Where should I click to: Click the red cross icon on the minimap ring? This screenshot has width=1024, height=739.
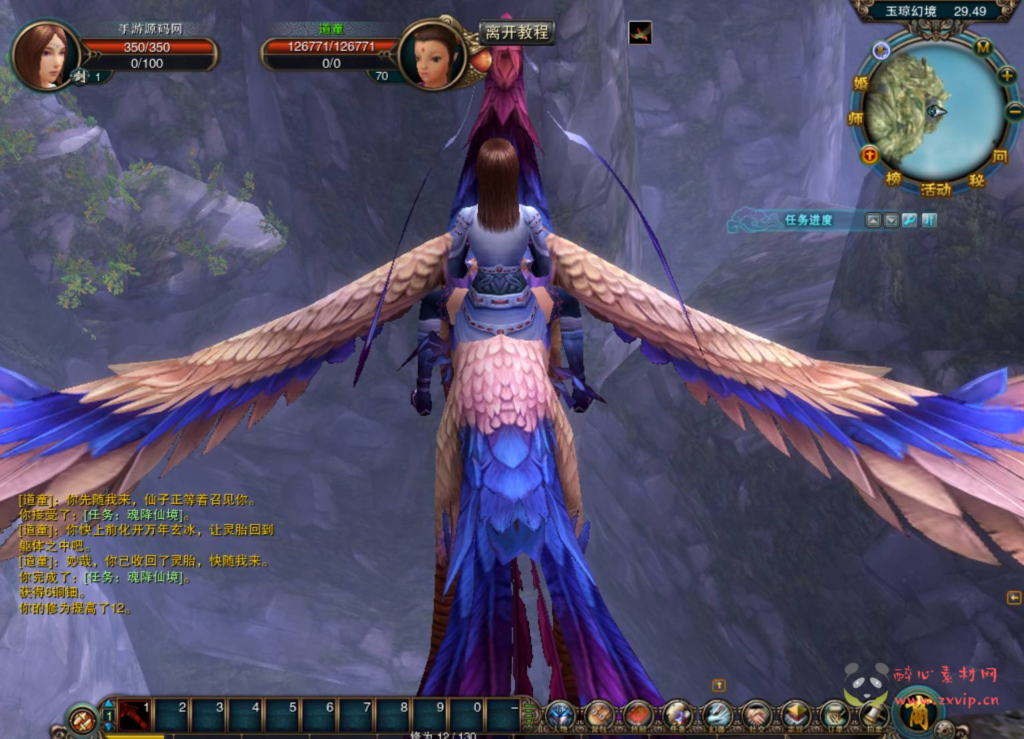[869, 154]
